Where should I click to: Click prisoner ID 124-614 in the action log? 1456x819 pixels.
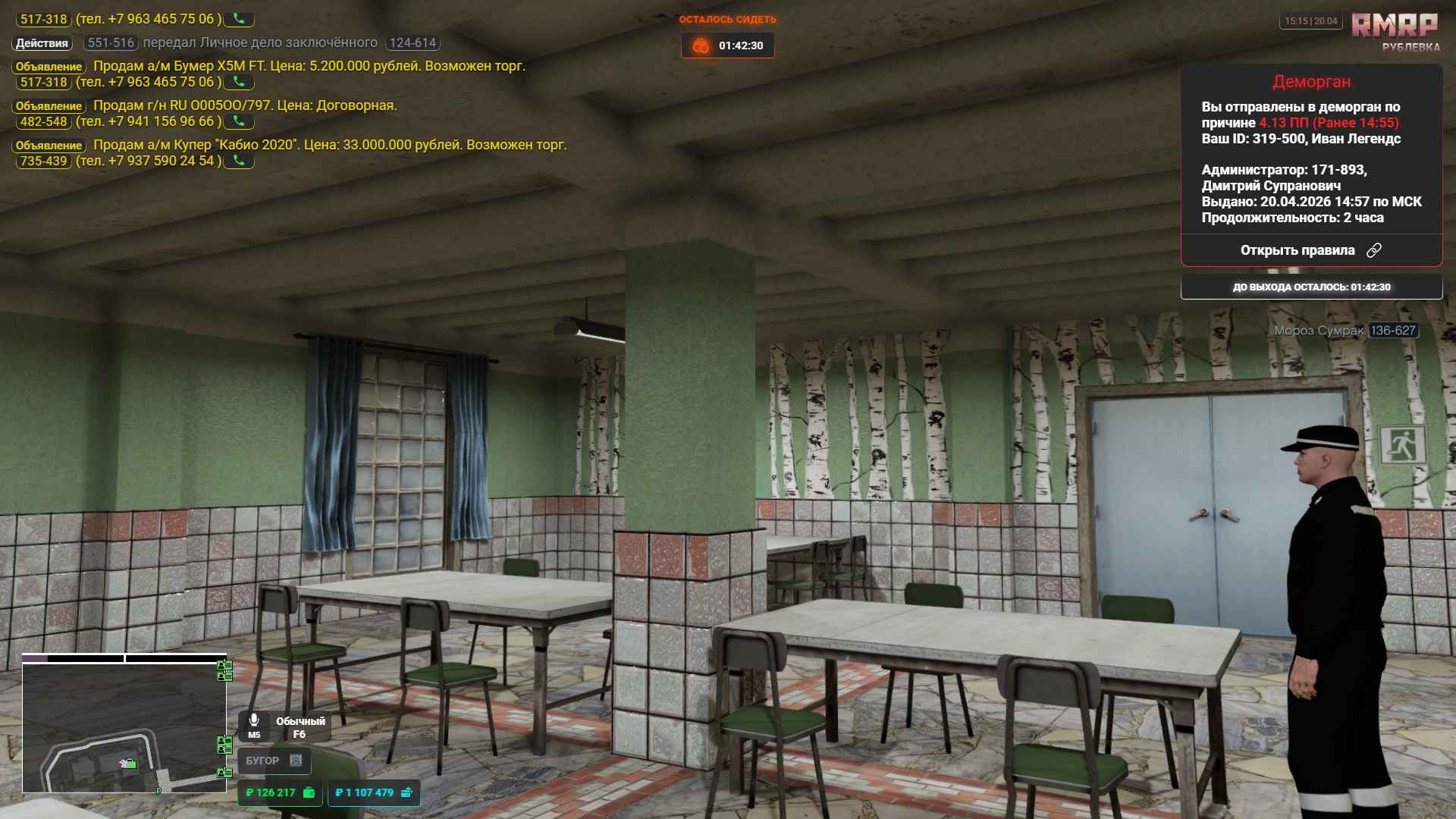(413, 43)
